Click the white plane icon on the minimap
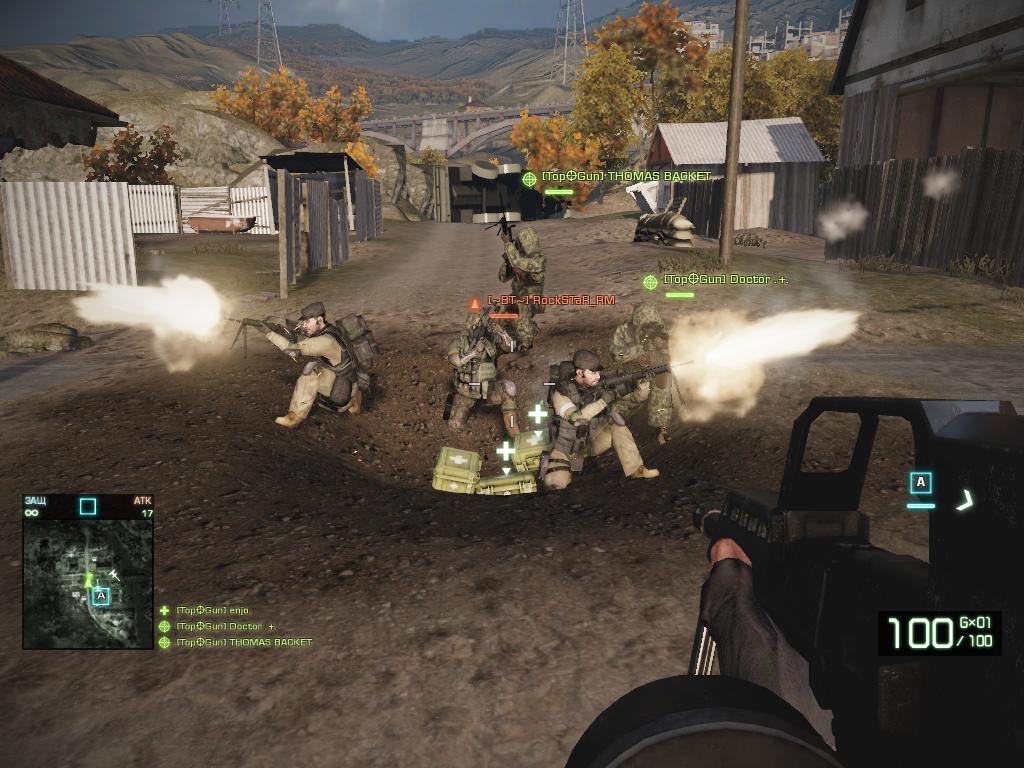 [x=114, y=573]
